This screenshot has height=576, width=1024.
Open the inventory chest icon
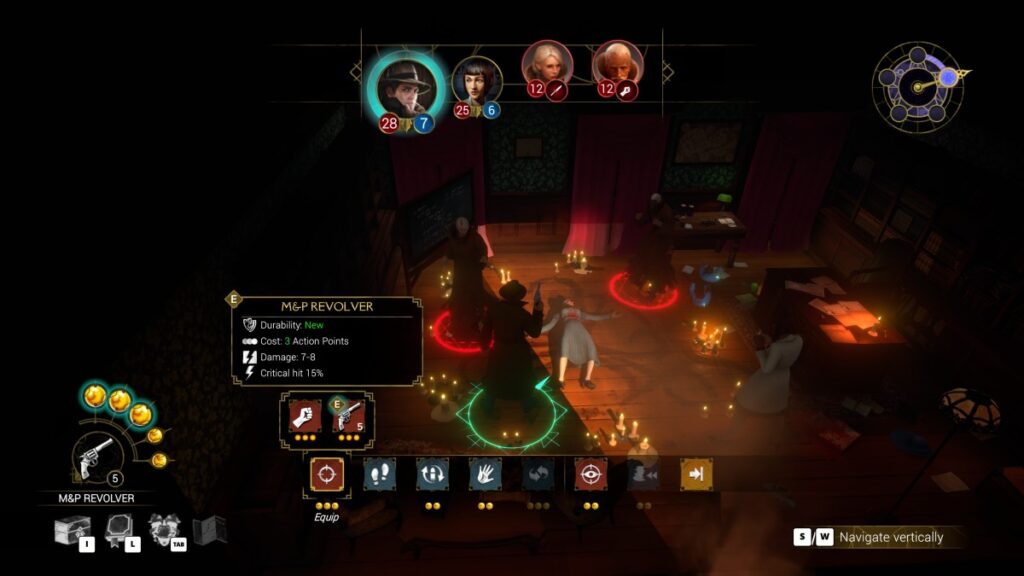pos(72,530)
